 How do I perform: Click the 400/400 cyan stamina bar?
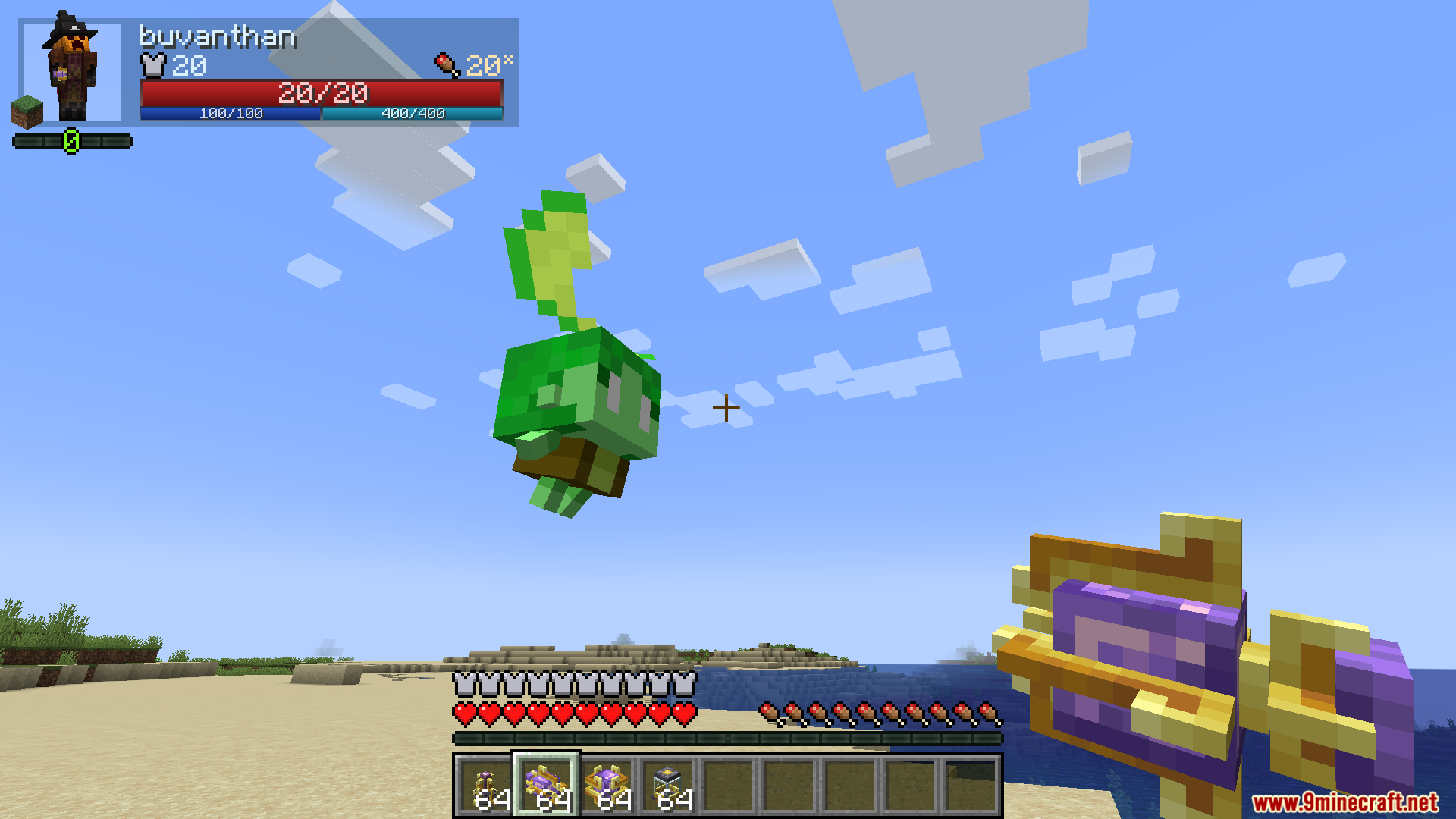(x=412, y=114)
